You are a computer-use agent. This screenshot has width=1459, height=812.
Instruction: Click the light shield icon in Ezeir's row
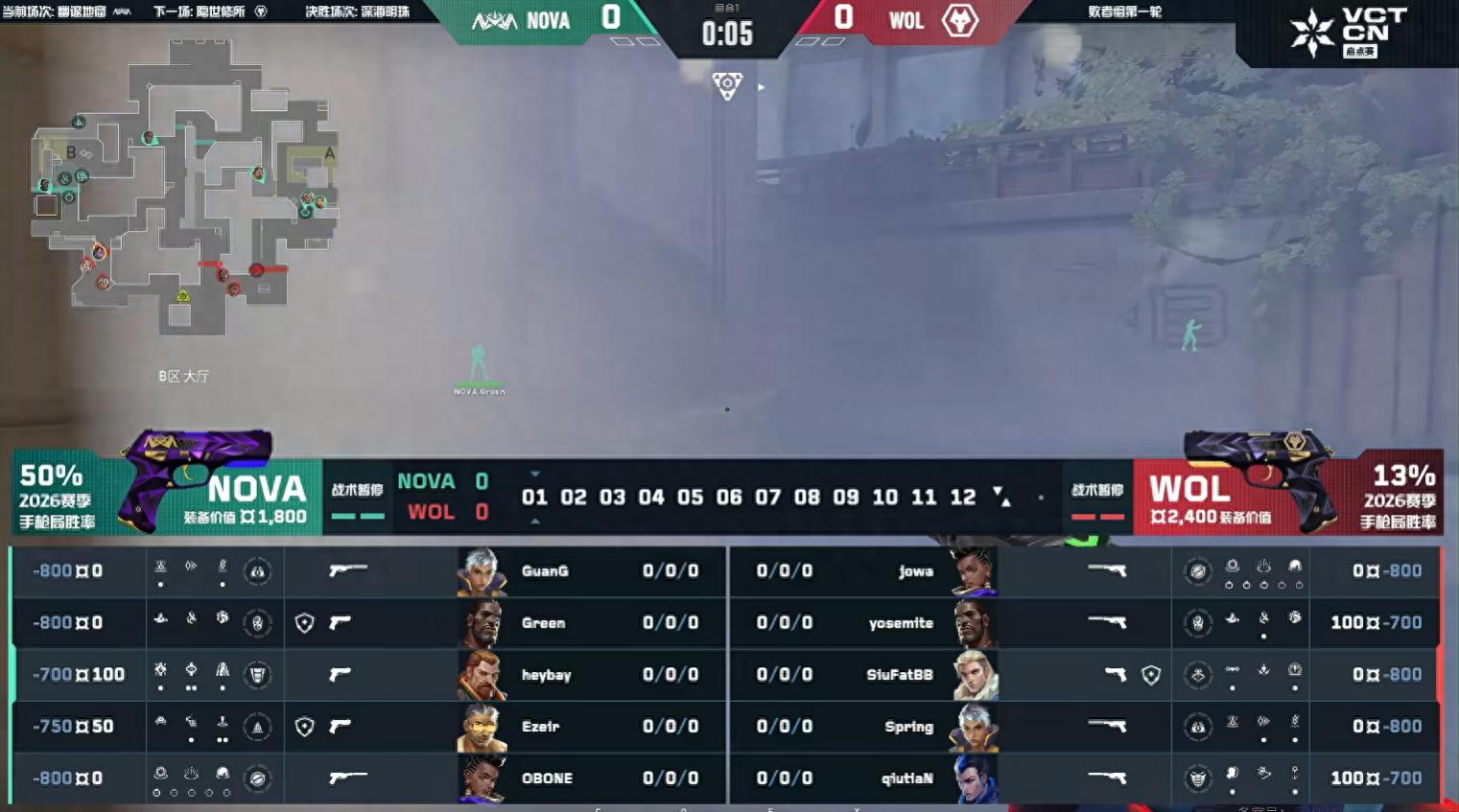click(x=305, y=726)
